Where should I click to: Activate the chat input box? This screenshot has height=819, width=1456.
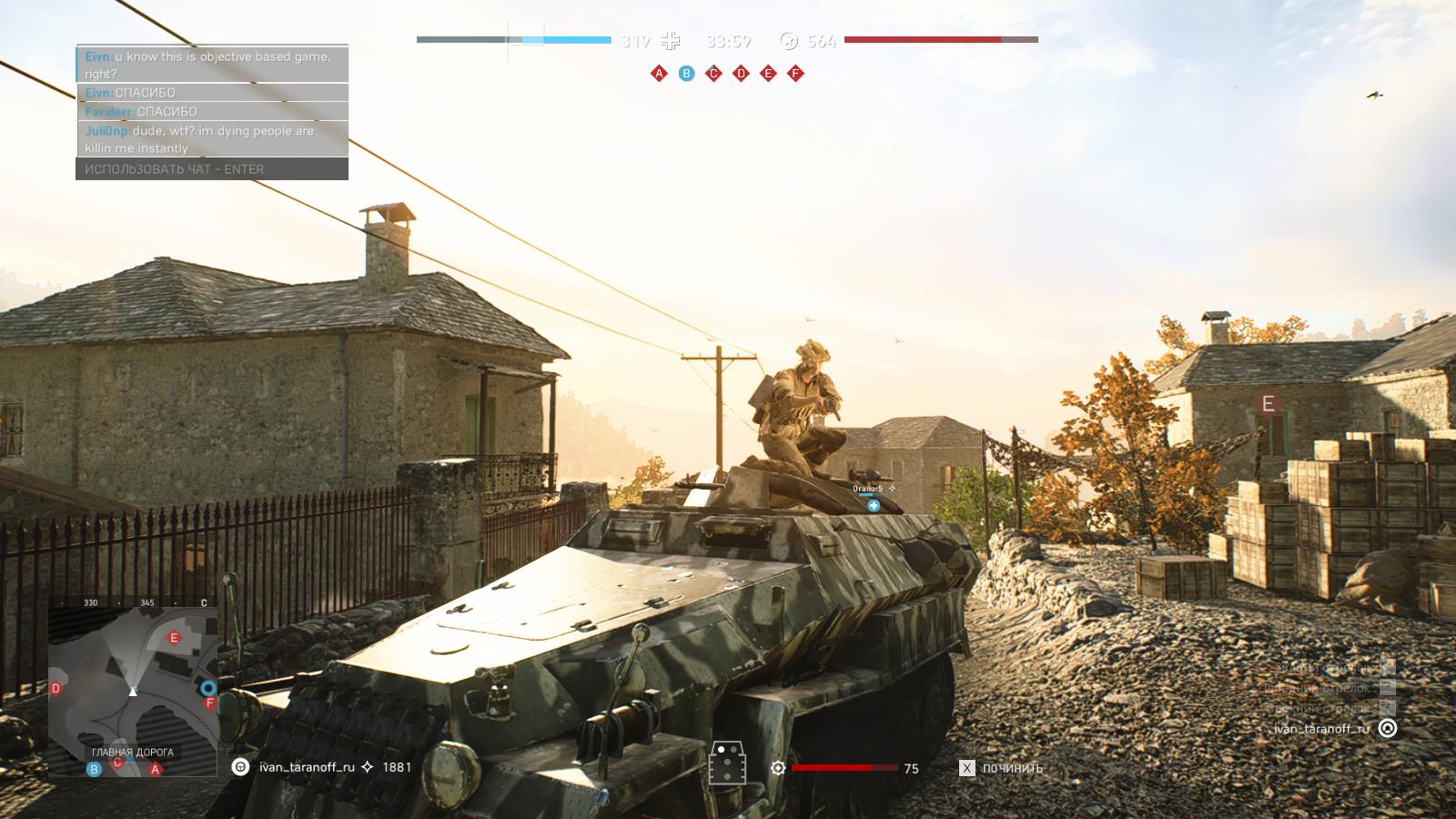(211, 169)
